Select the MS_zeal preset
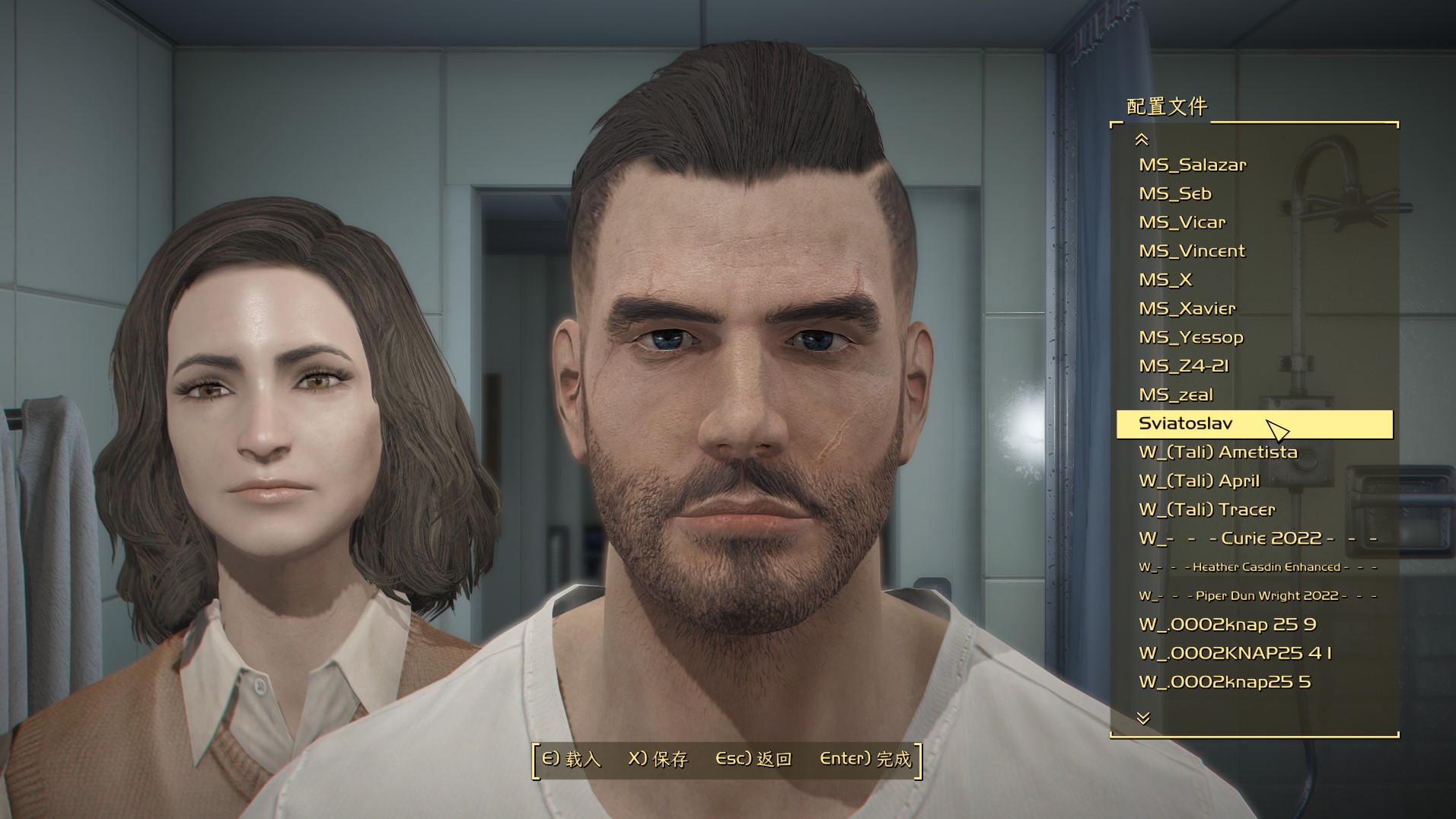This screenshot has width=1456, height=819. coord(1175,395)
